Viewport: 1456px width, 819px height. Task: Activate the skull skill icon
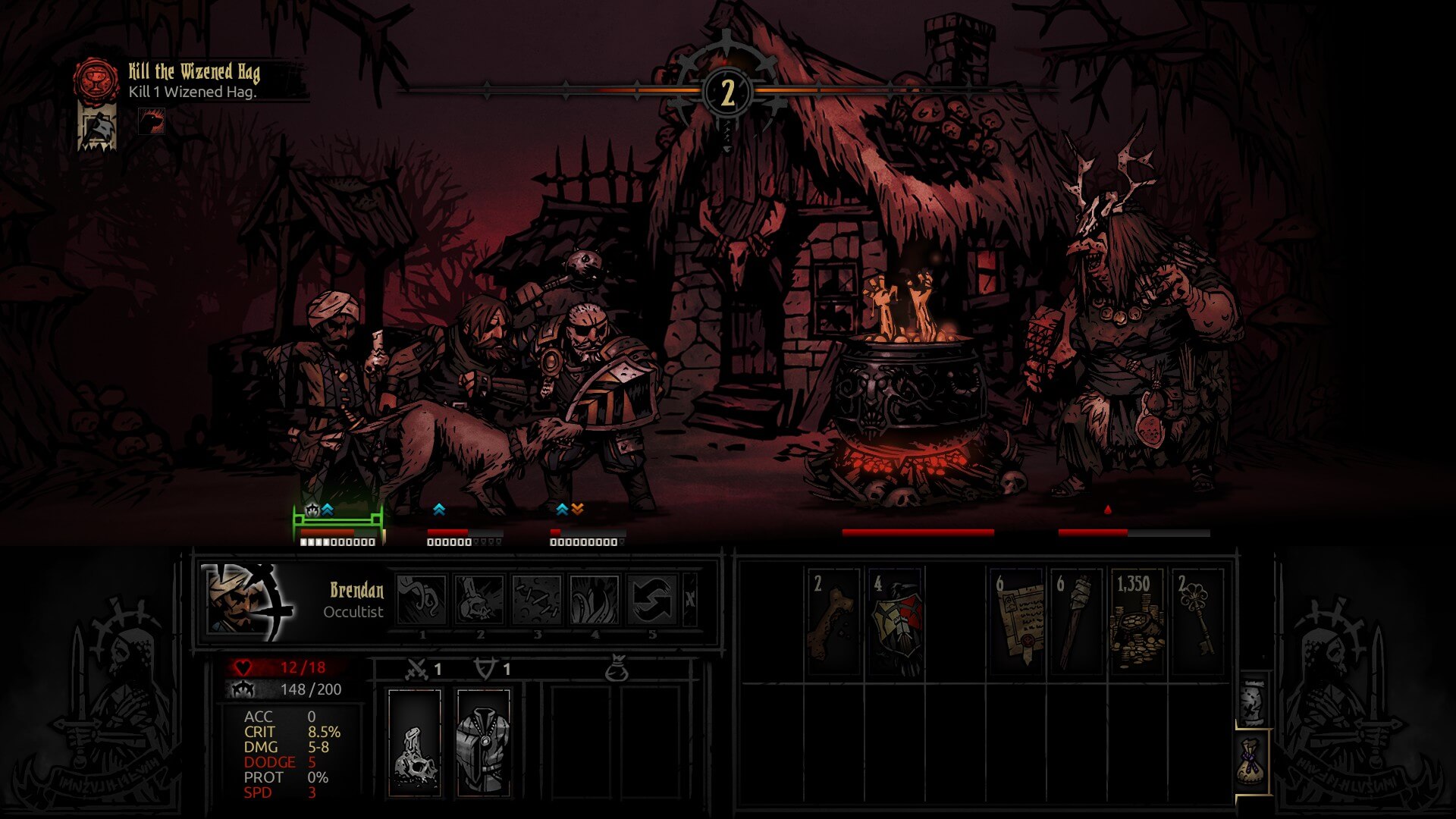pyautogui.click(x=479, y=599)
